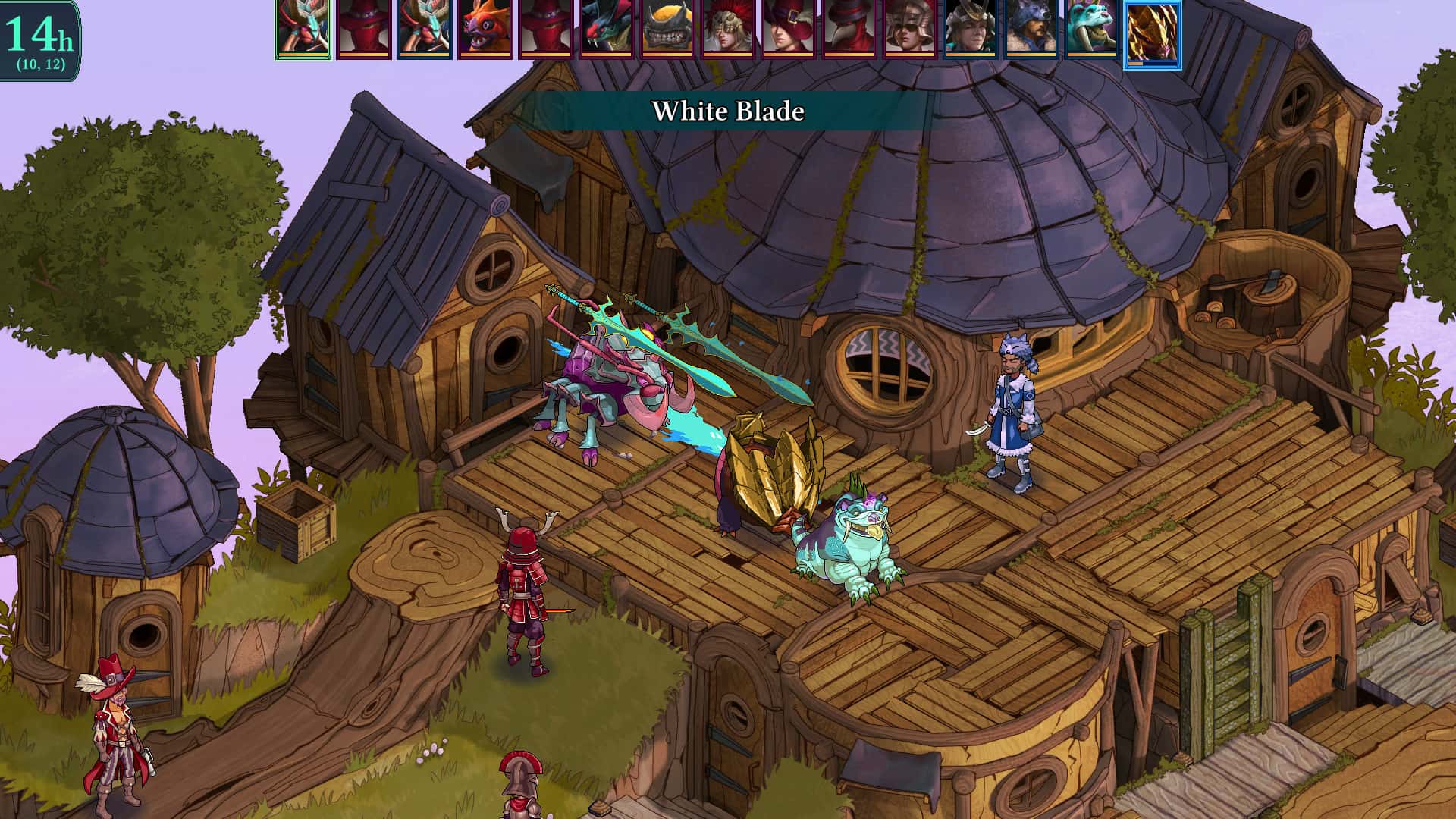1456x819 pixels.
Task: Select the helmeted figure with visor portrait
Action: click(910, 30)
